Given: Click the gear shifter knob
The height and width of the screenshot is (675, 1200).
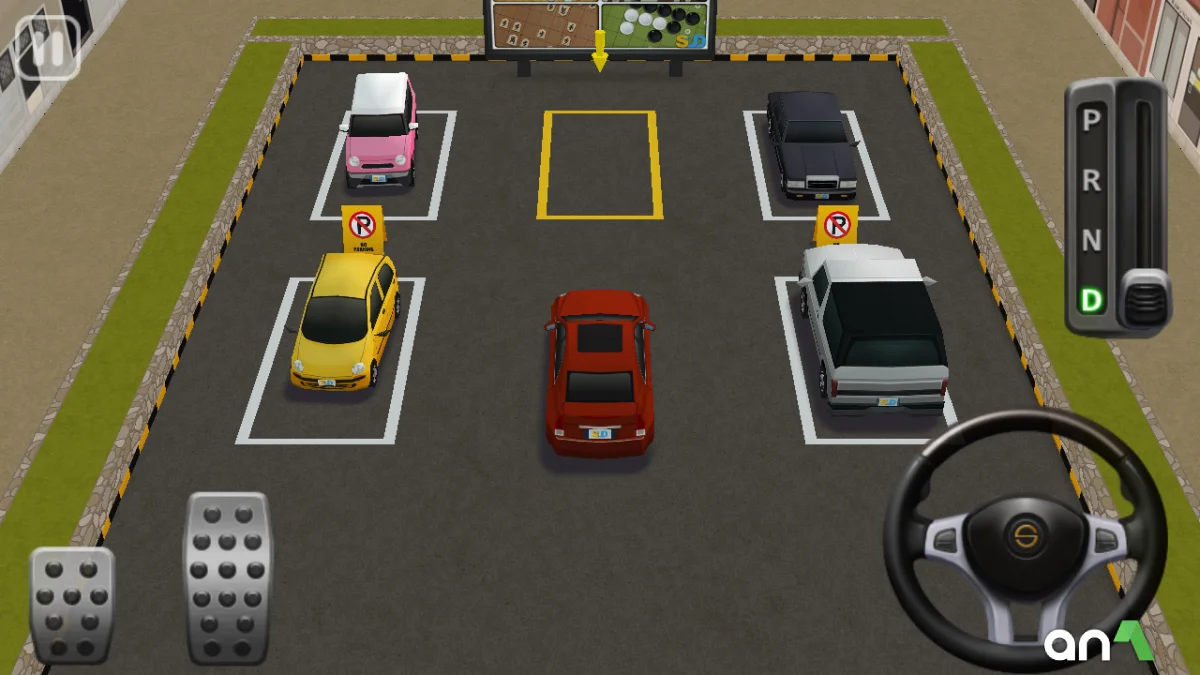Looking at the screenshot, I should point(1143,297).
